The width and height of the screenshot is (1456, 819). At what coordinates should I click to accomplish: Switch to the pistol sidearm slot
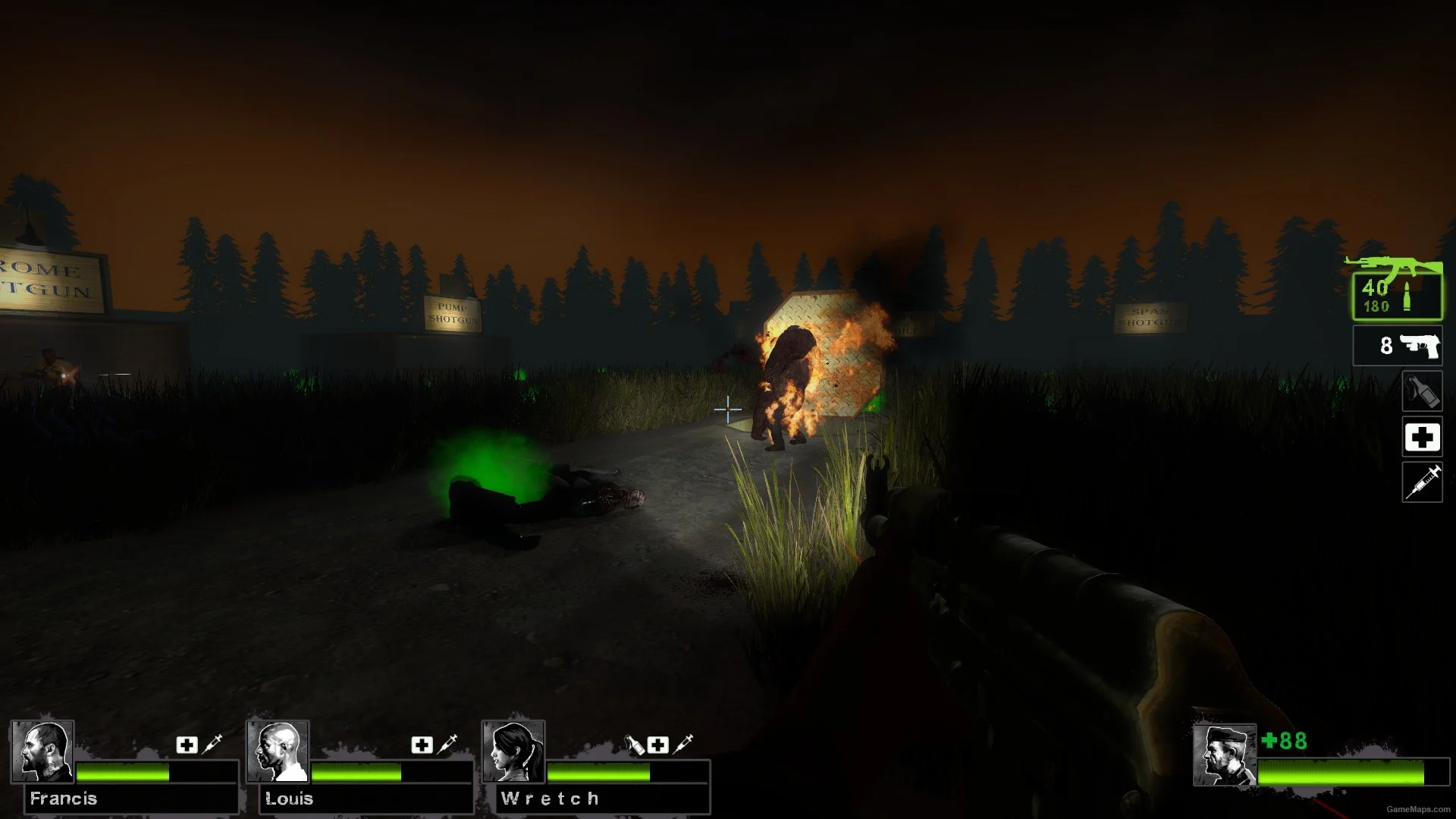(1397, 346)
